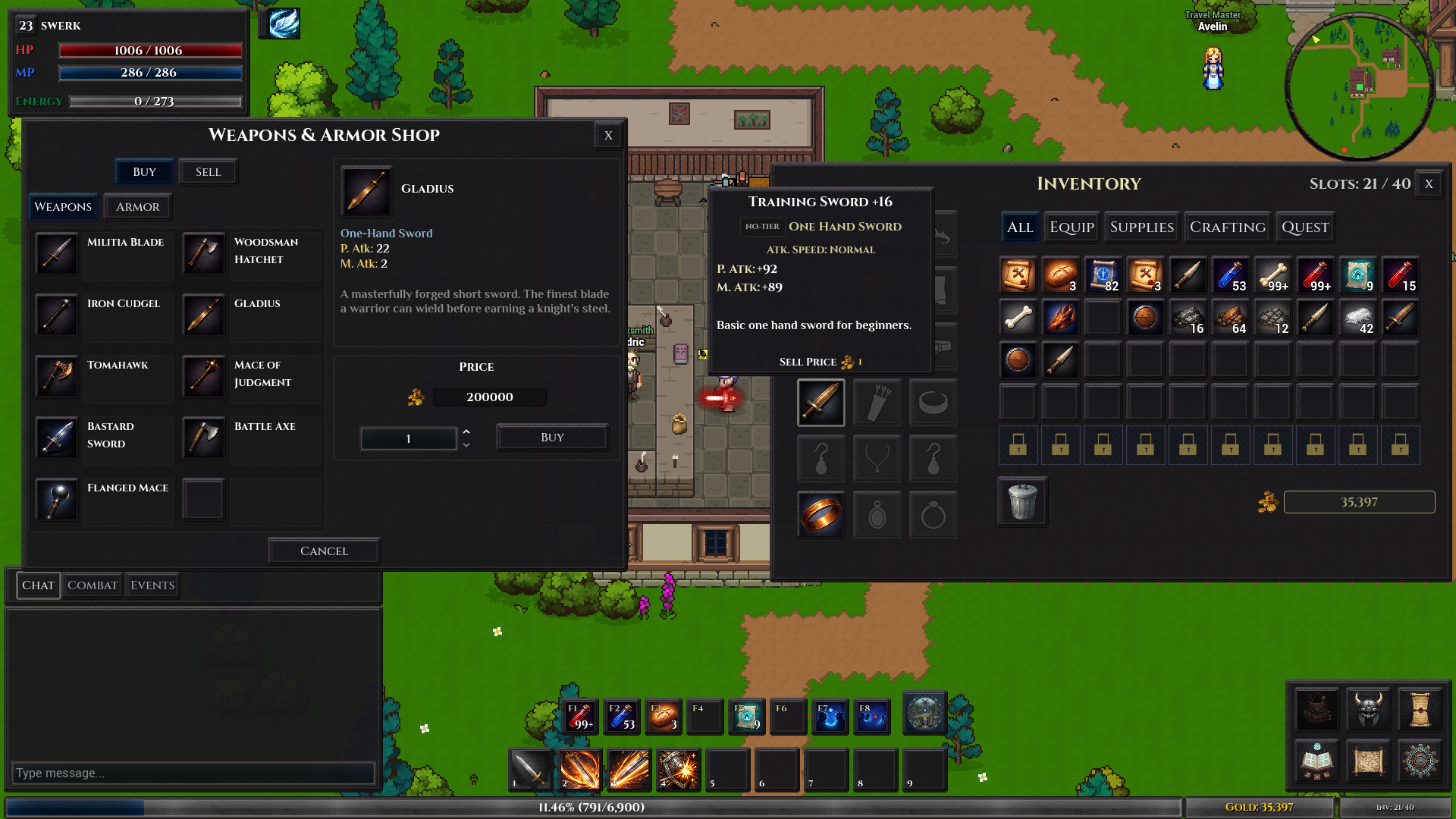The height and width of the screenshot is (819, 1456).
Task: Click a locked inventory slot padlock
Action: (x=1018, y=445)
